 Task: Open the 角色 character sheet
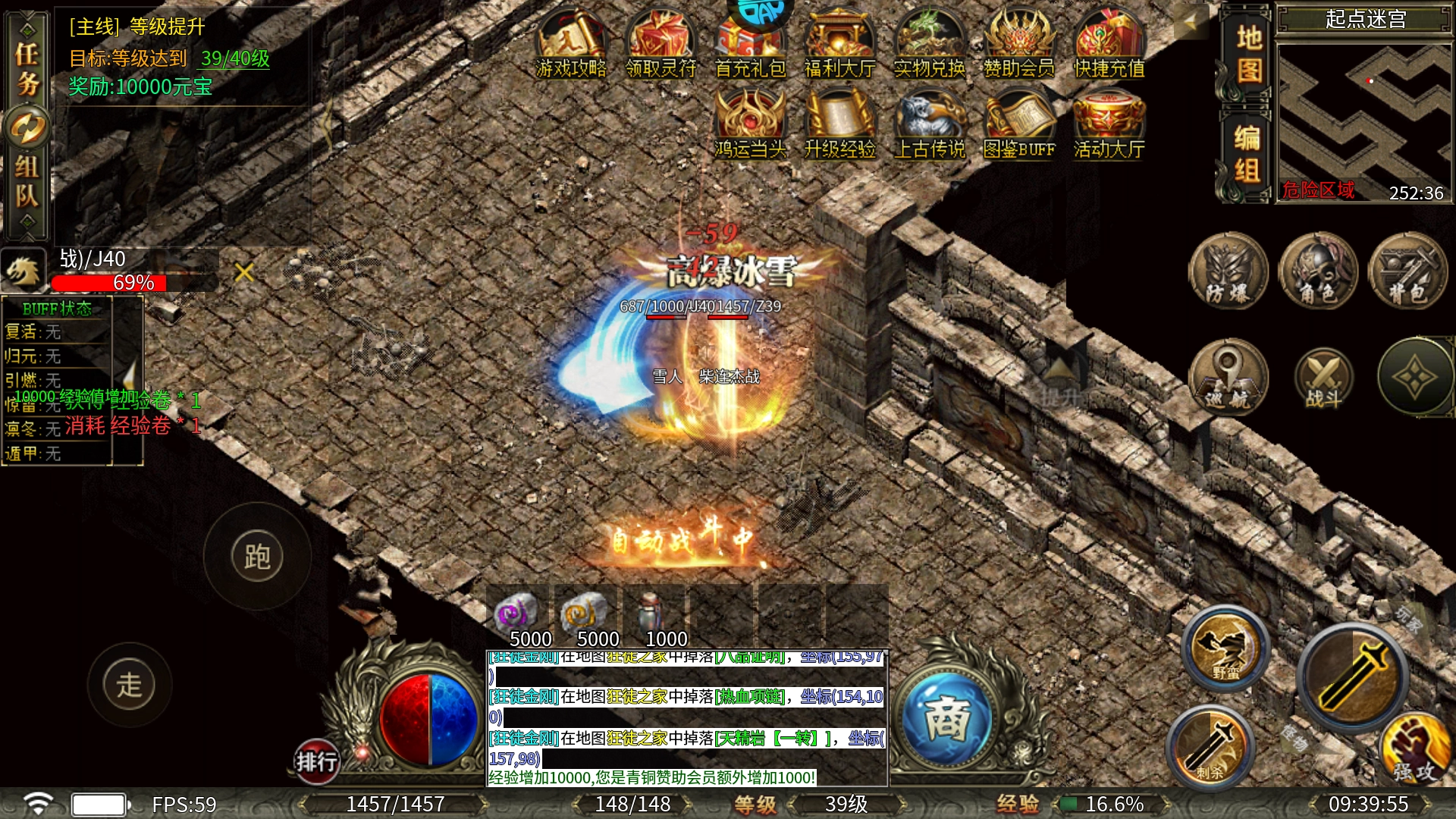1318,271
